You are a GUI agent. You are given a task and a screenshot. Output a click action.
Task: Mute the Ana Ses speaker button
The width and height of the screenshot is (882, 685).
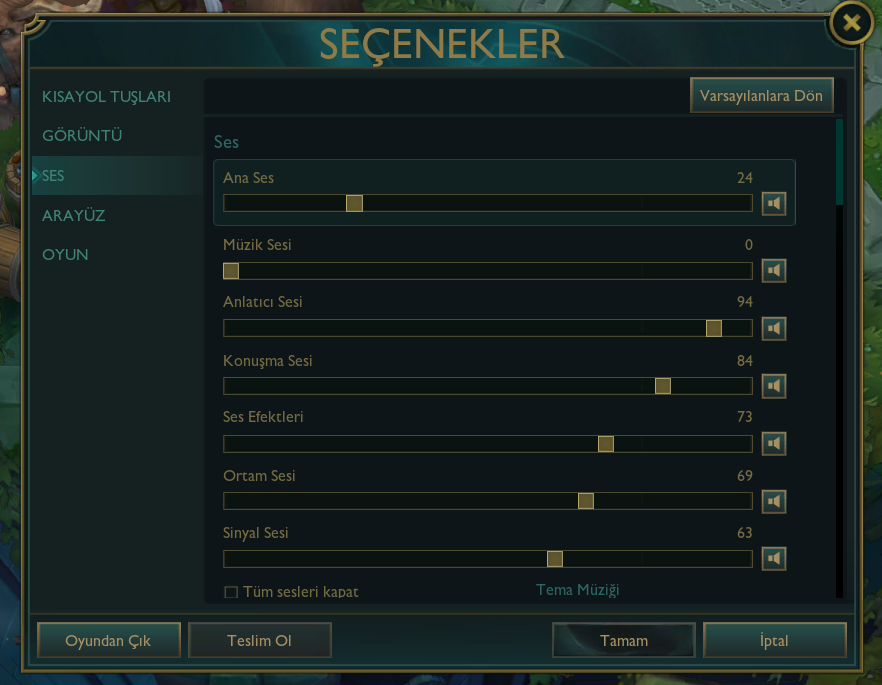coord(773,204)
